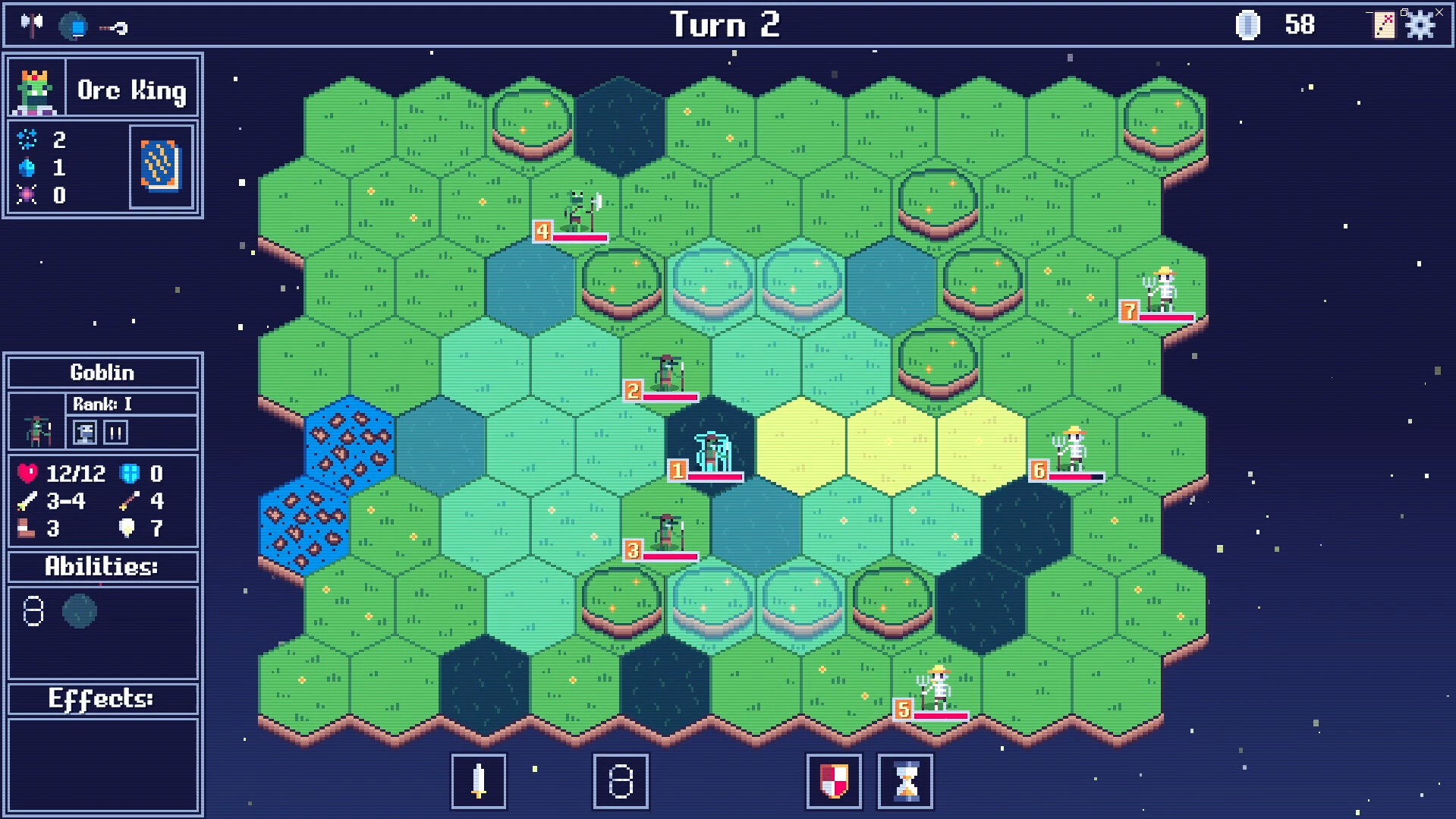Click the hourglass end-turn icon
1456x819 pixels.
pos(905,782)
